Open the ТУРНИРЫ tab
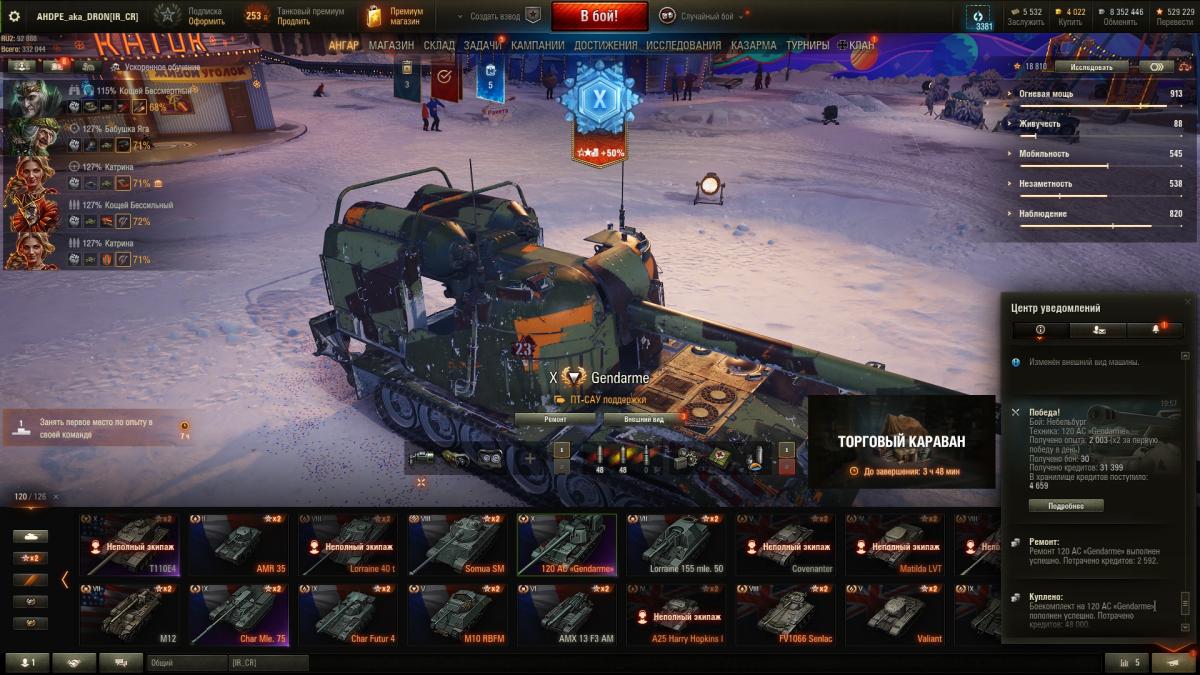This screenshot has width=1200, height=675. click(x=807, y=45)
